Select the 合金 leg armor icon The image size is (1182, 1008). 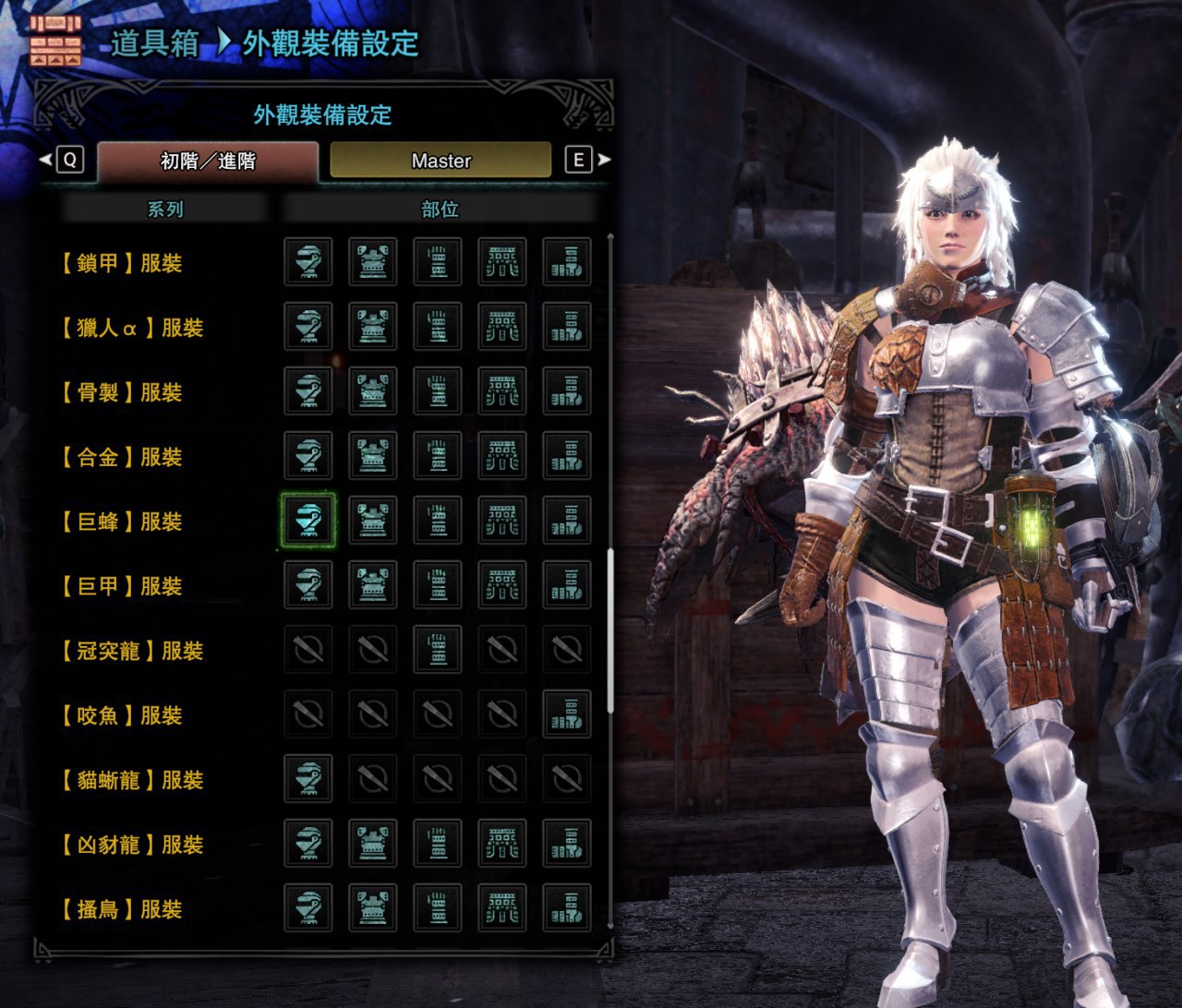[567, 456]
